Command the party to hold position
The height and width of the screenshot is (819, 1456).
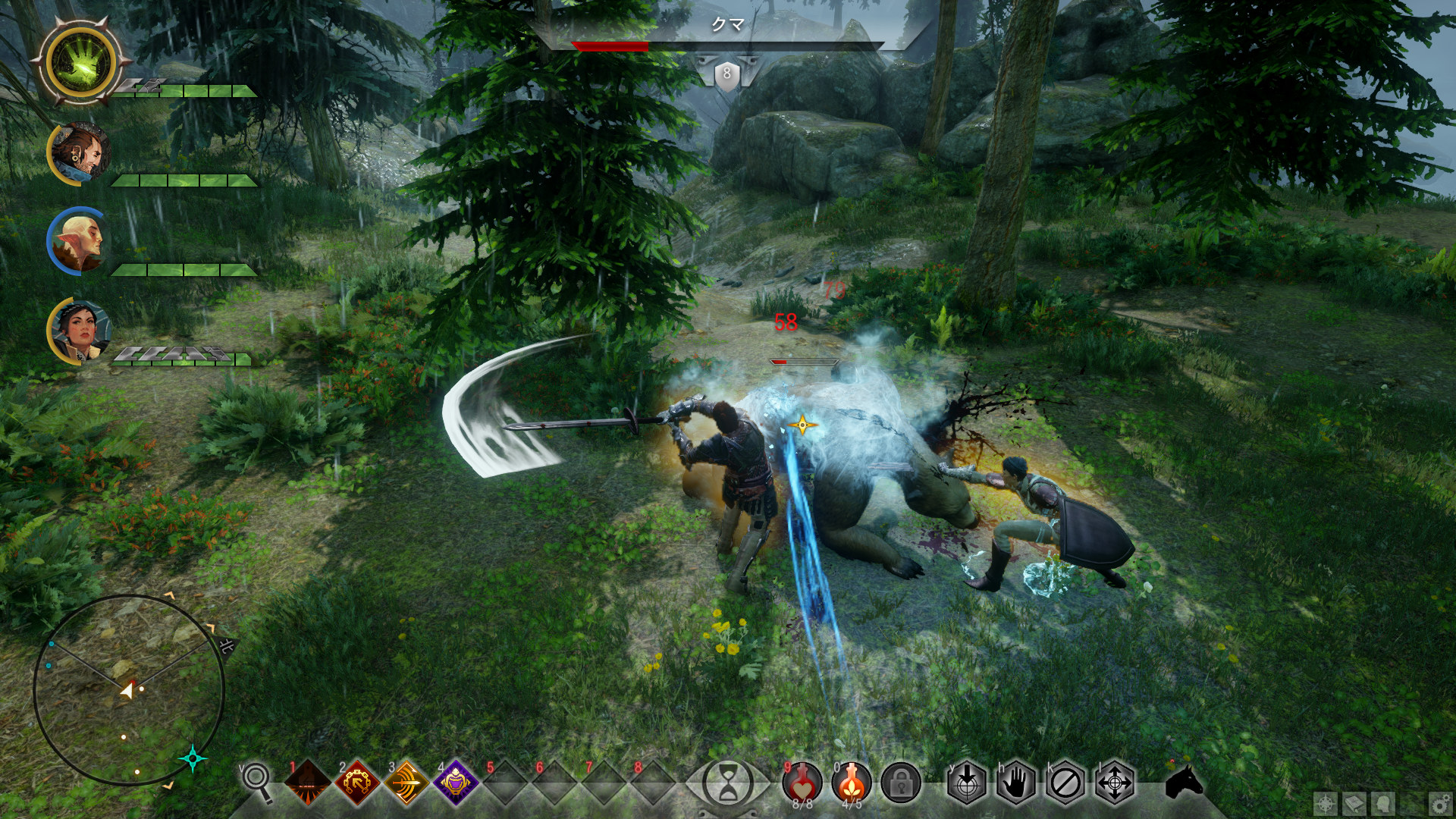[x=1016, y=782]
